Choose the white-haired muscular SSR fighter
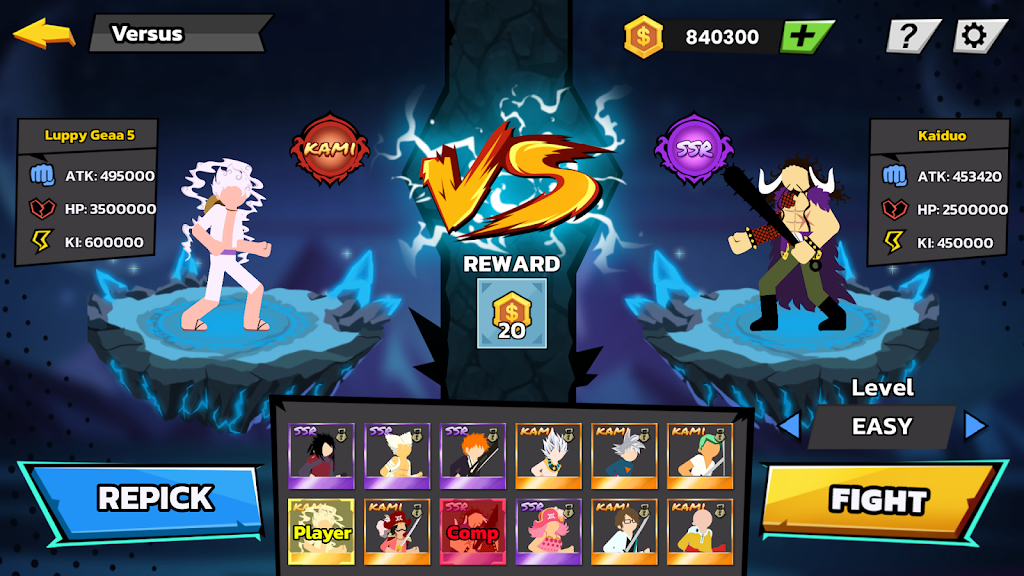The height and width of the screenshot is (576, 1024). (x=396, y=455)
